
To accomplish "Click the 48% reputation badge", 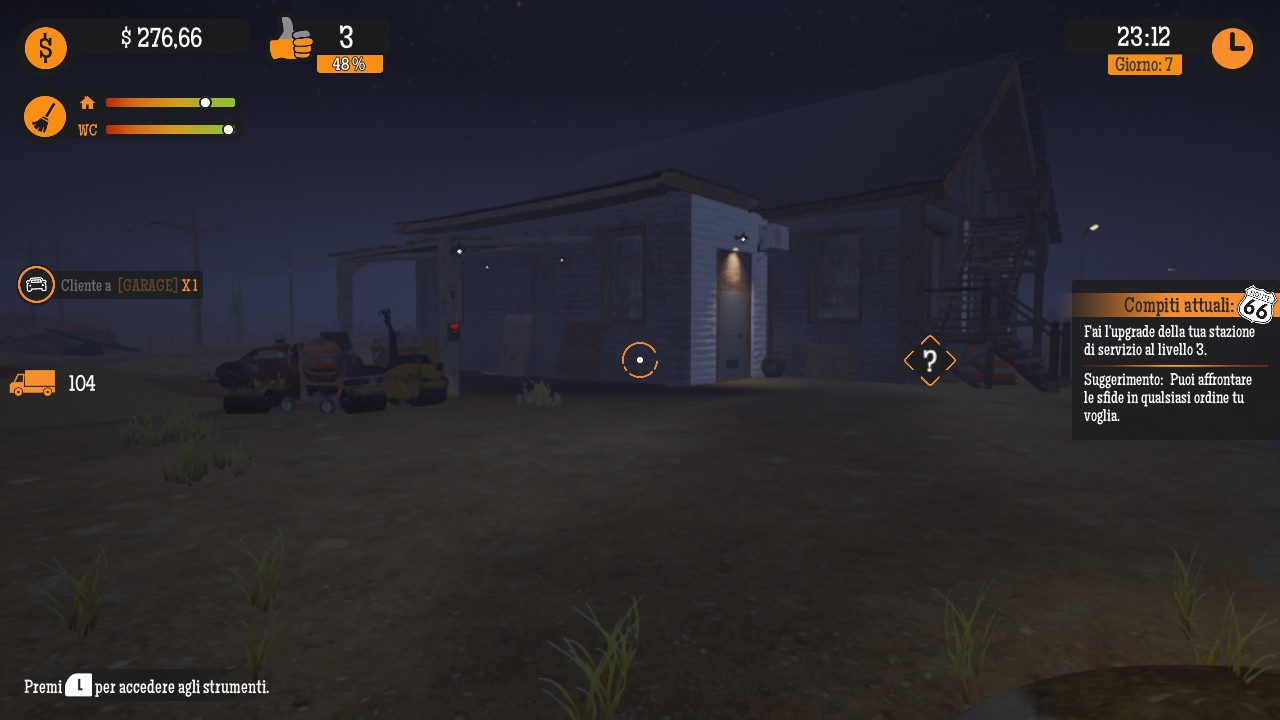I will 350,63.
